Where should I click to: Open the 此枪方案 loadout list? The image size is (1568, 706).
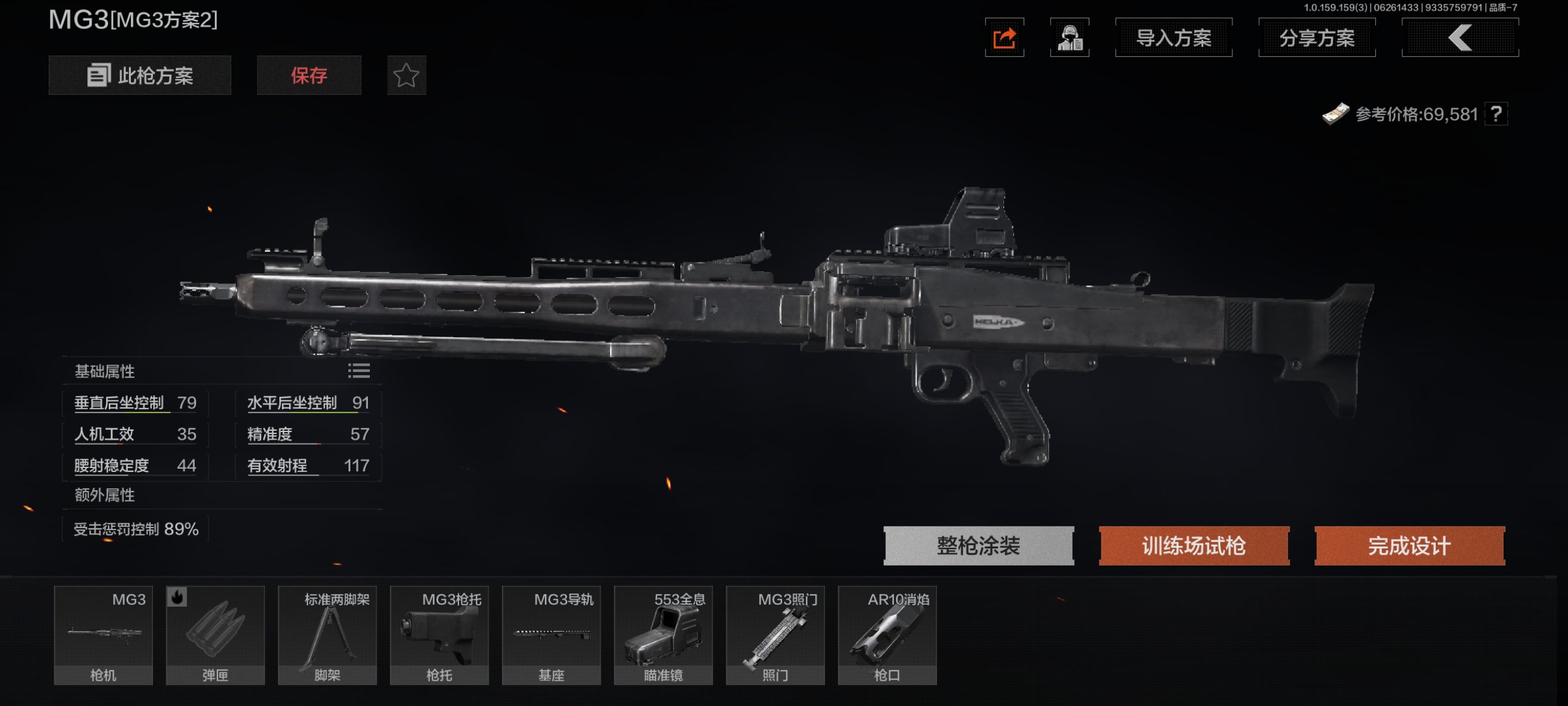point(140,76)
